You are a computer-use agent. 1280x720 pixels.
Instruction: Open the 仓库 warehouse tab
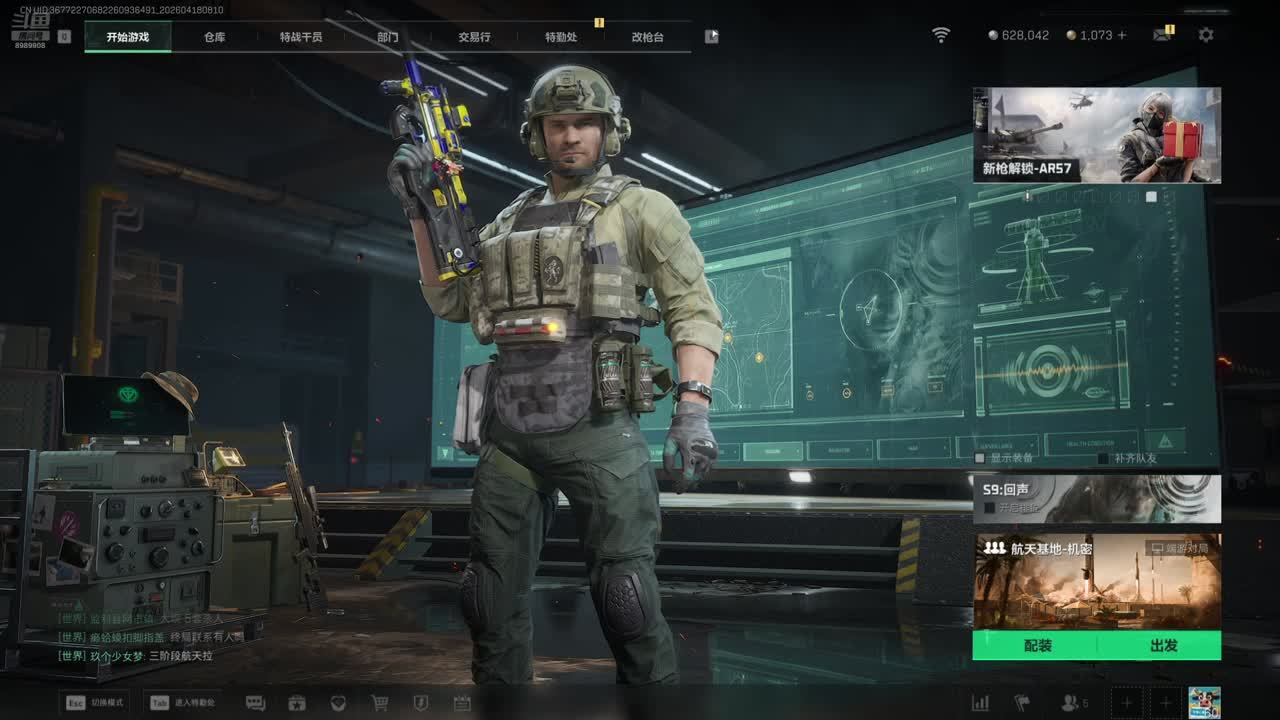(215, 37)
